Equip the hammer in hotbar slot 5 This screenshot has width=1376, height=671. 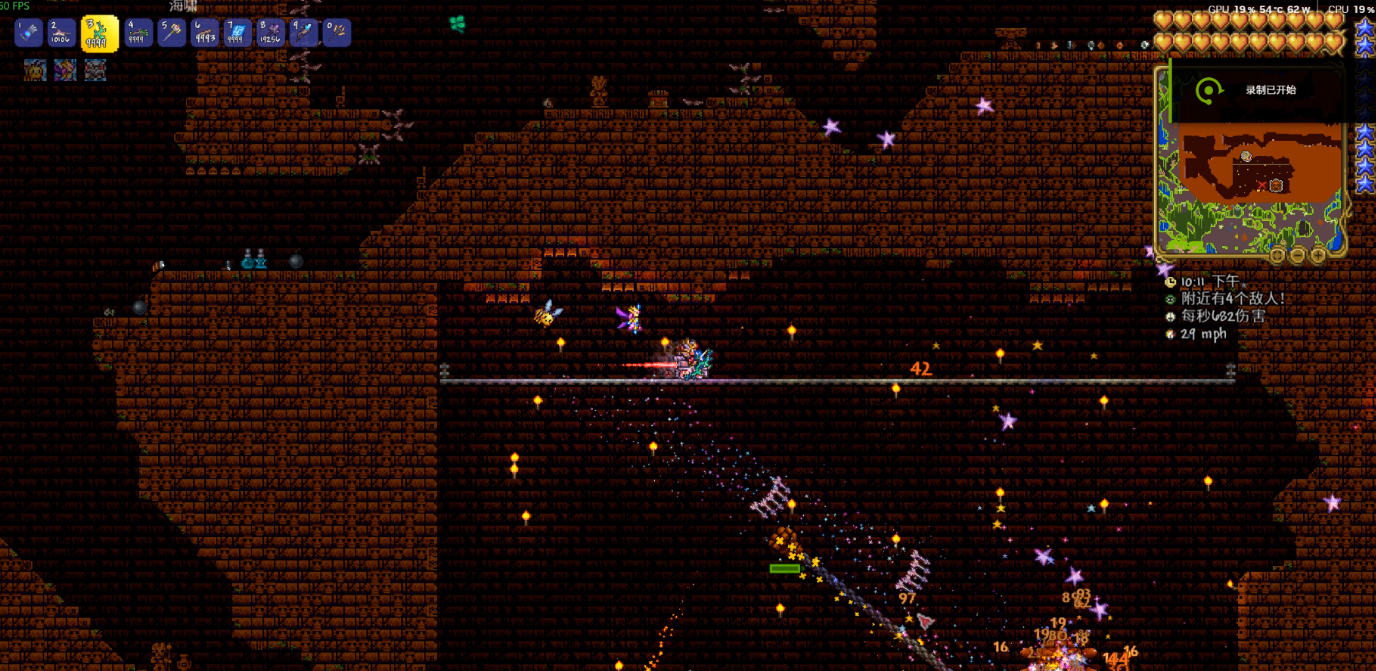(171, 33)
